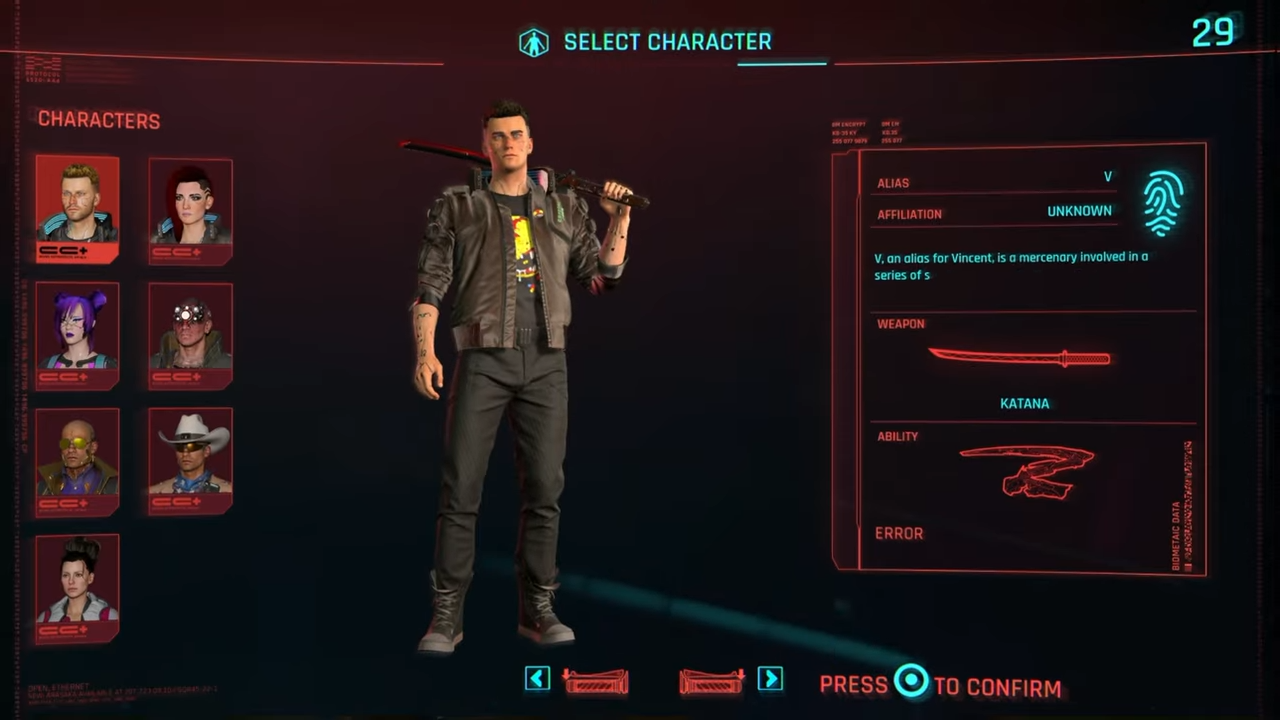Click the ERROR field in the info panel

(898, 533)
